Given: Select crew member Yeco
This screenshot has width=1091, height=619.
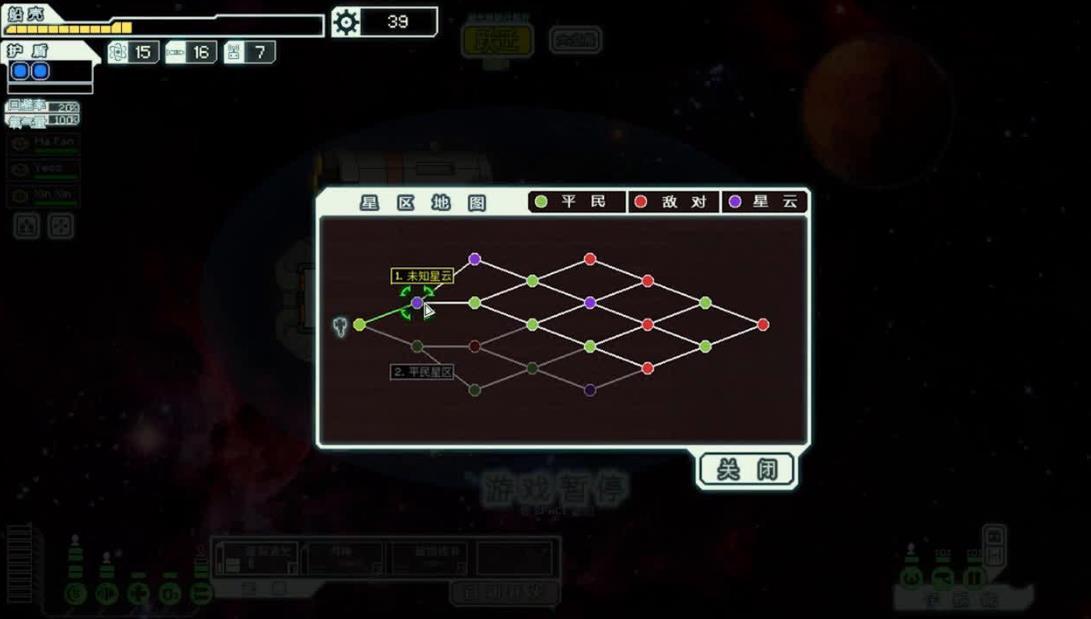Looking at the screenshot, I should tap(43, 170).
